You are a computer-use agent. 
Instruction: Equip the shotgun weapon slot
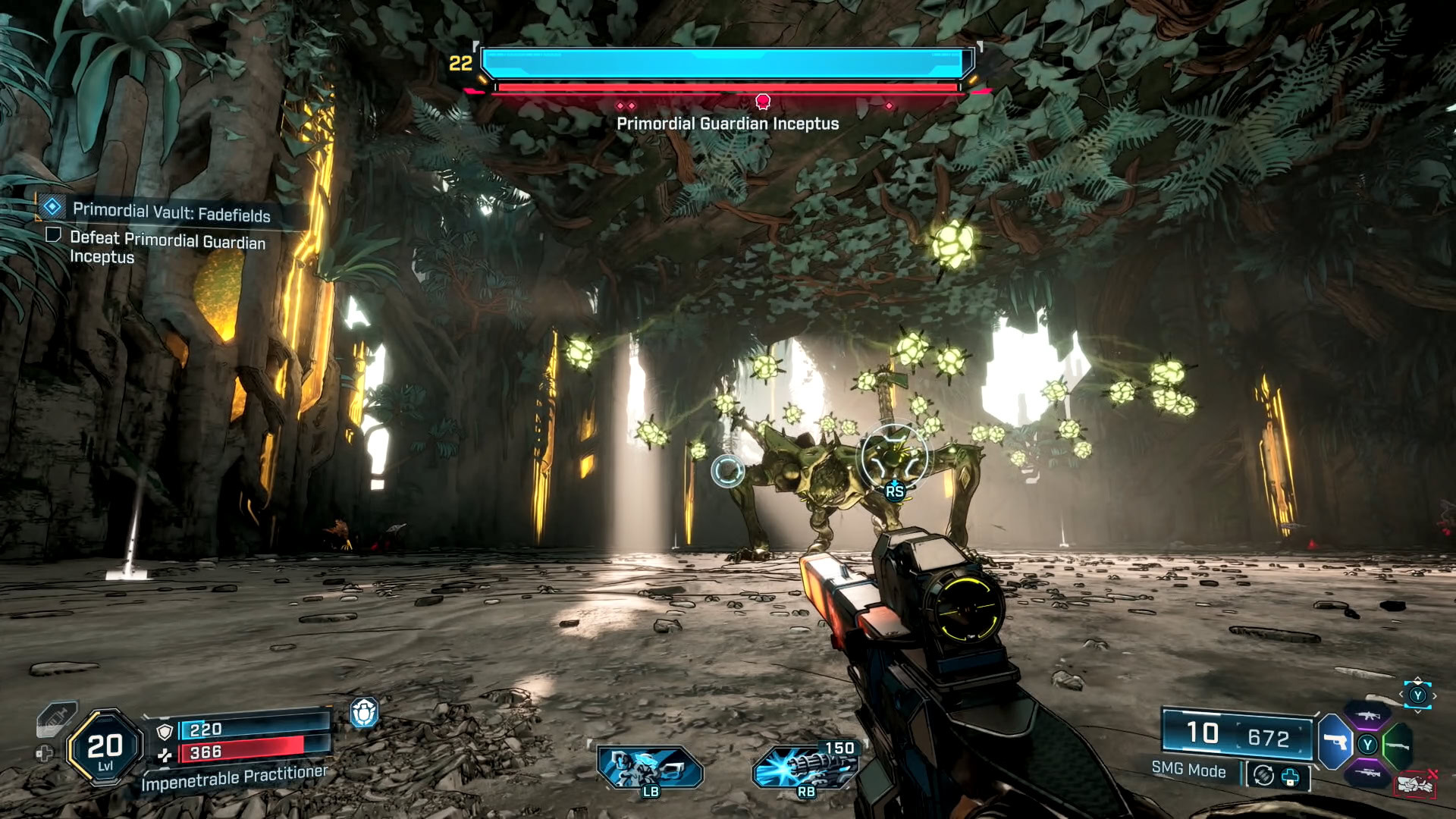pyautogui.click(x=1399, y=745)
